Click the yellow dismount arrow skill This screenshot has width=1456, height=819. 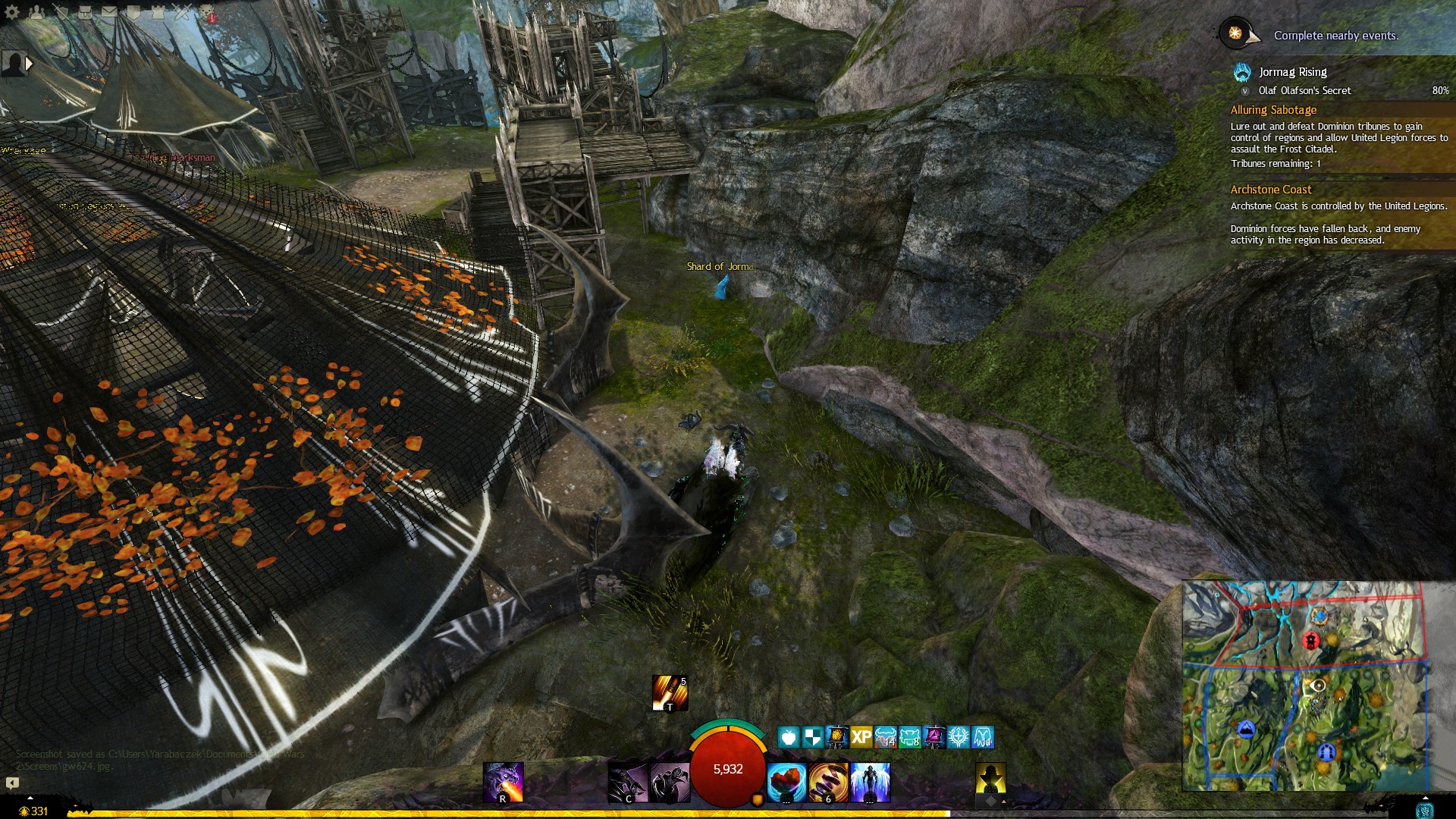click(990, 780)
